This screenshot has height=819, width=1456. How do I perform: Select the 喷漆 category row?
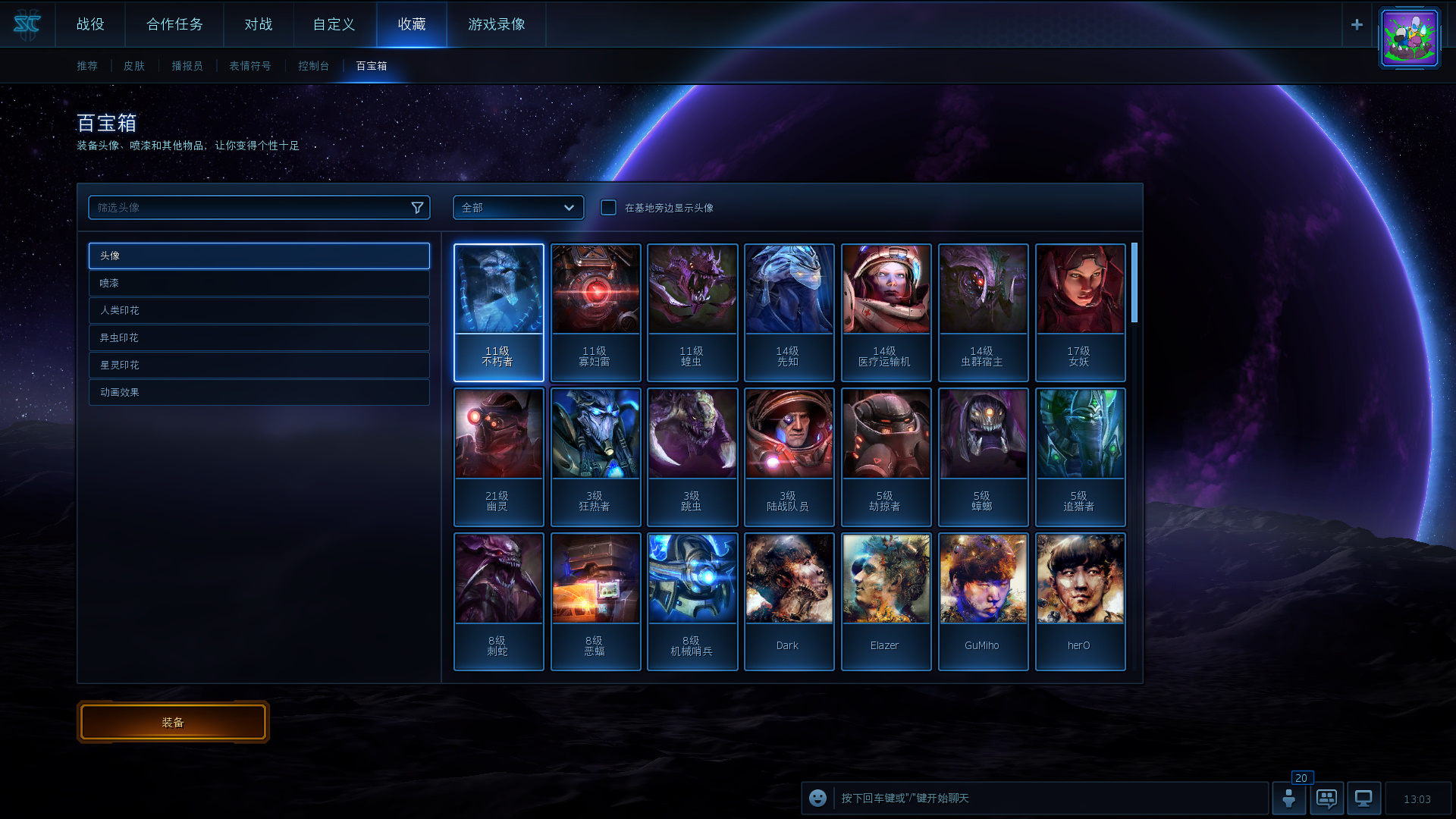point(259,283)
